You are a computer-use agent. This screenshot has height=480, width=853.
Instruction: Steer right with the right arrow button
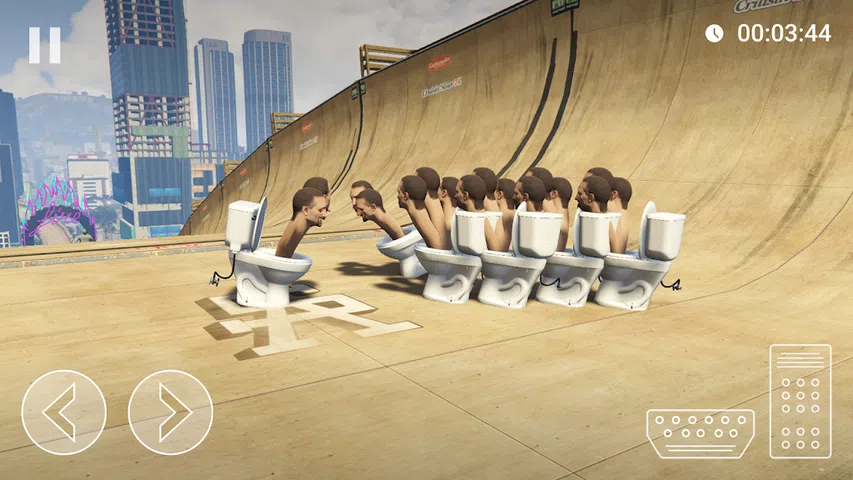tap(171, 412)
